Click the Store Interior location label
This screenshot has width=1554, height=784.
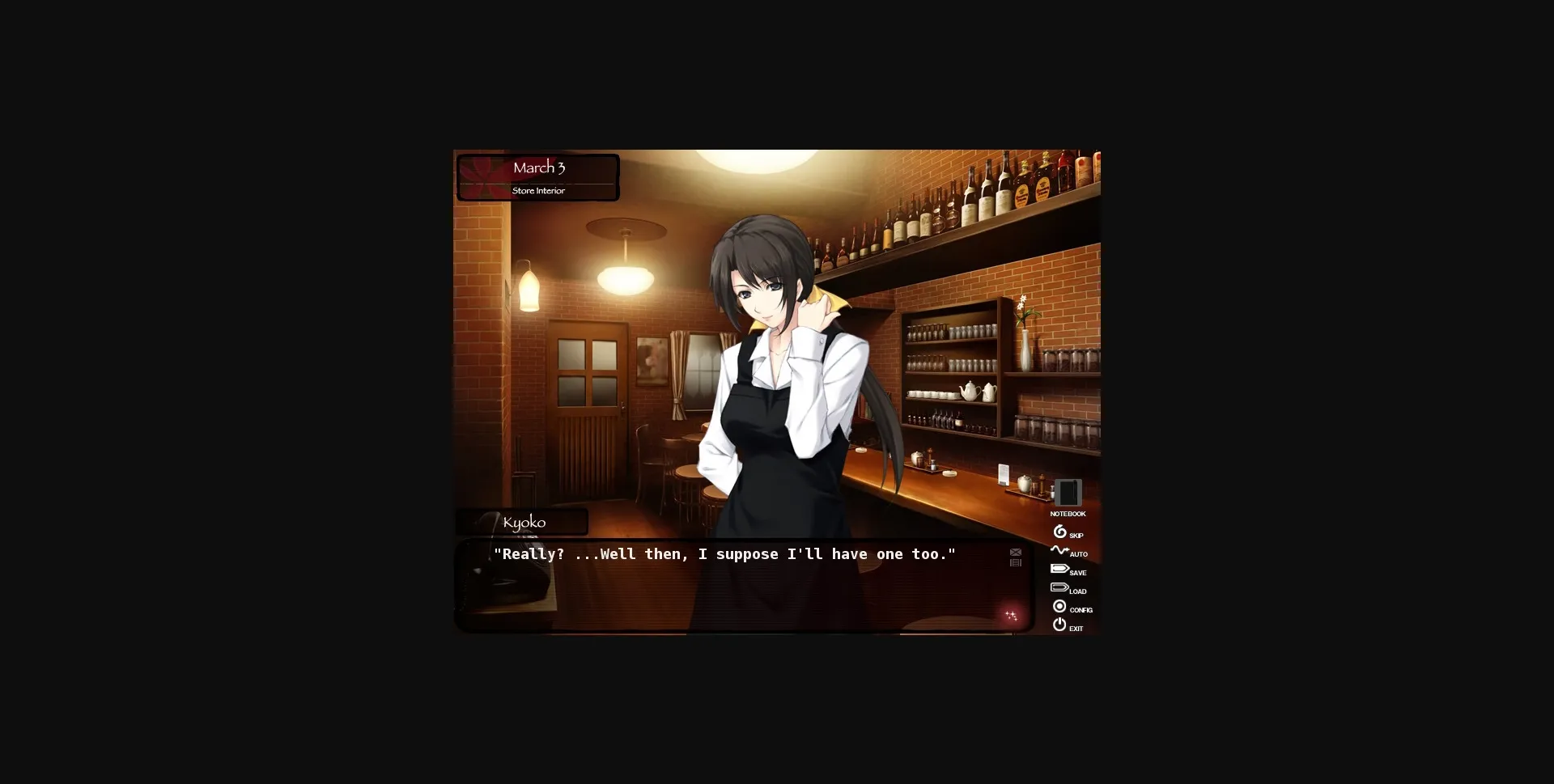click(537, 190)
